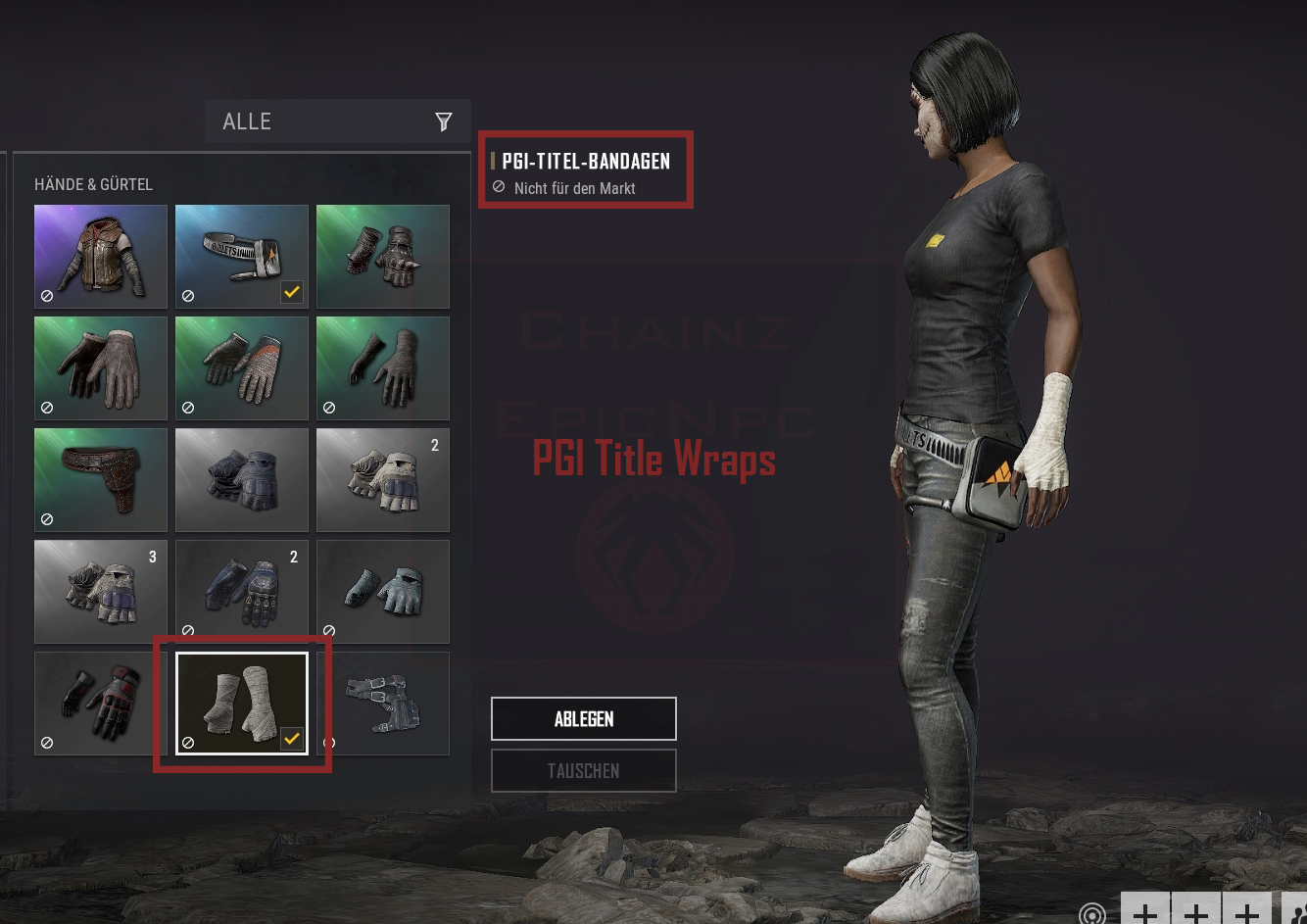Click the greyed-out TAUSCHEN button
1307x924 pixels.
[x=583, y=770]
